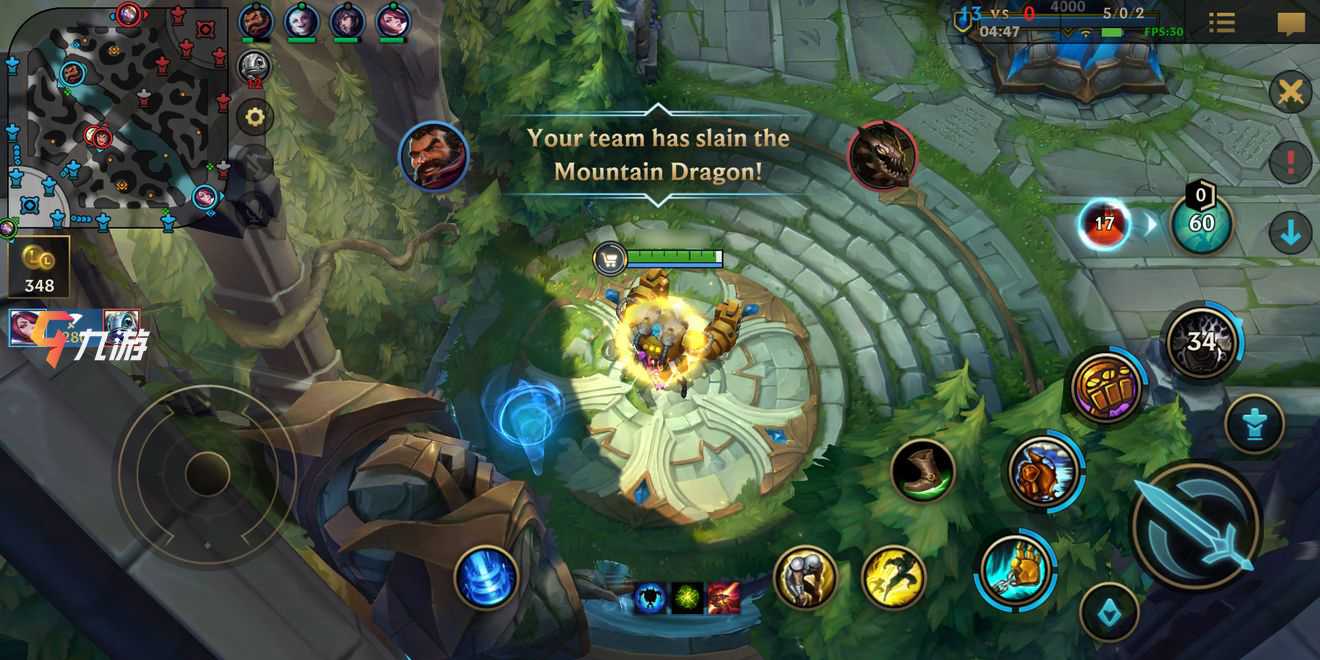Image resolution: width=1320 pixels, height=660 pixels.
Task: Cast the yellow Flash summoner spell
Action: click(x=892, y=577)
